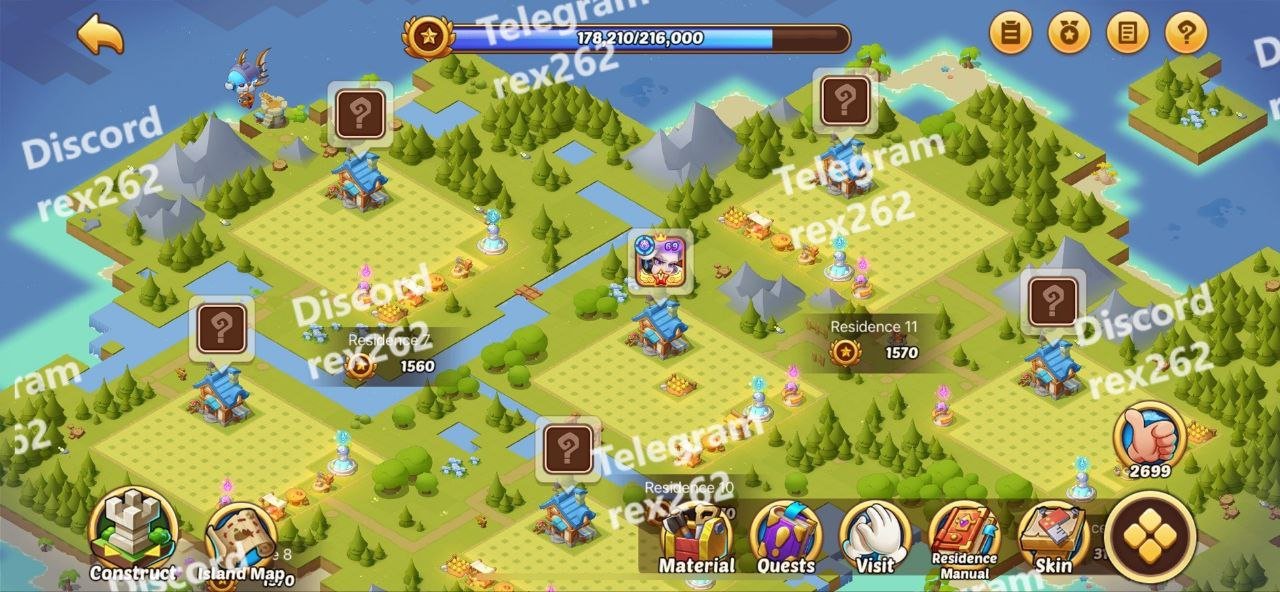The image size is (1280, 592).
Task: Tap the Visit glove button
Action: (x=875, y=538)
